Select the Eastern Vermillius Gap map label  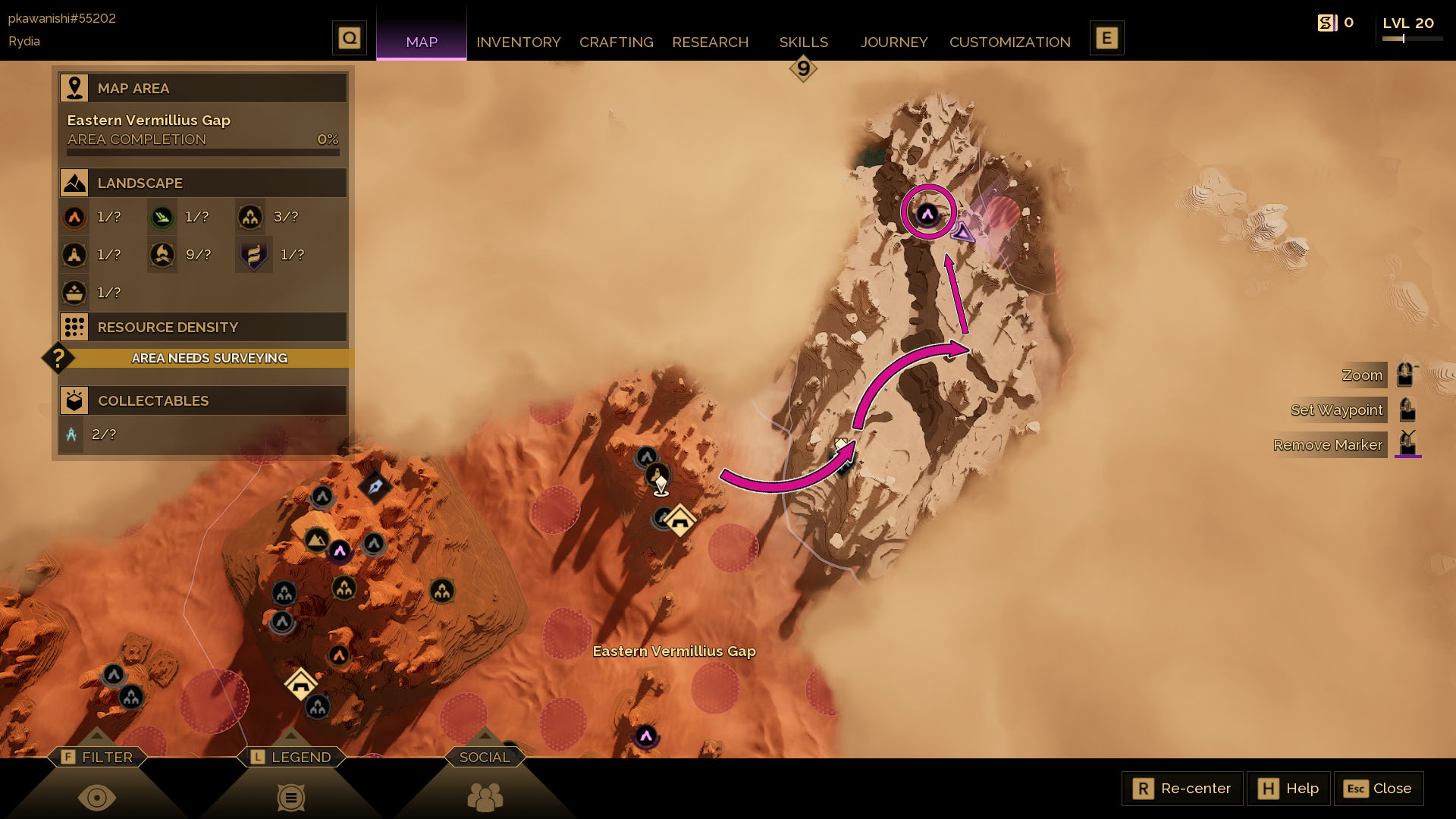pyautogui.click(x=673, y=651)
